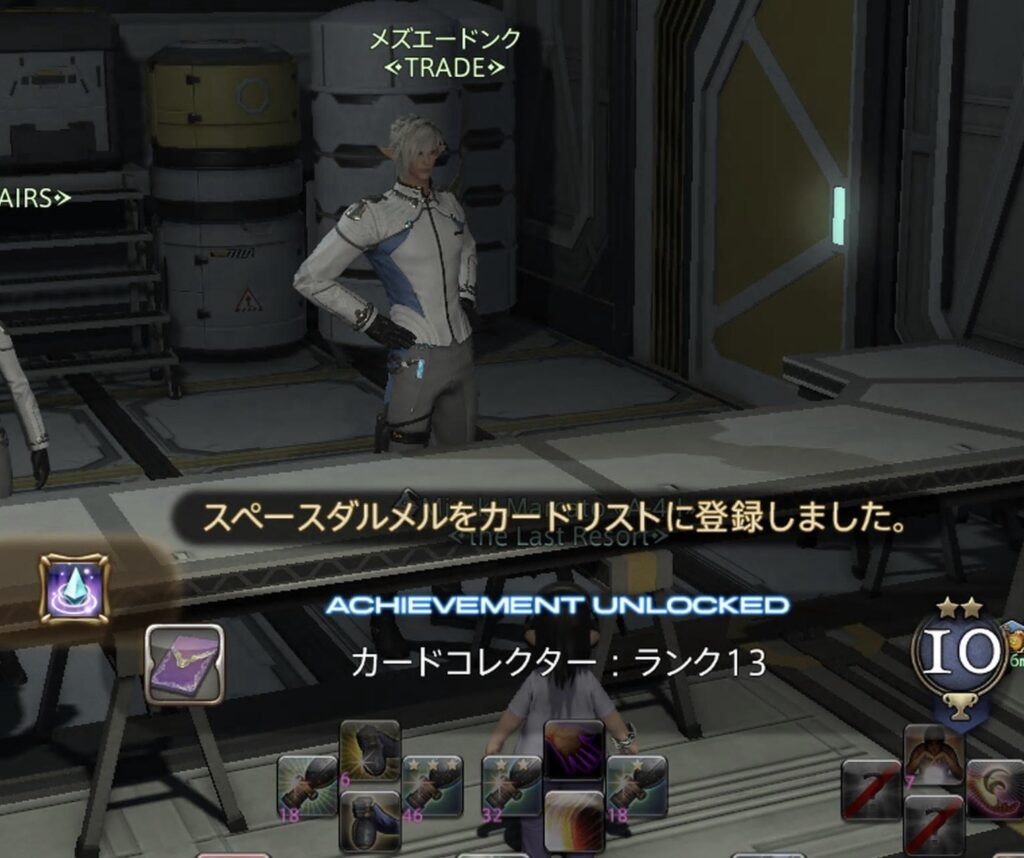This screenshot has height=858, width=1024.
Task: Open the purple card pack item icon
Action: [x=184, y=663]
